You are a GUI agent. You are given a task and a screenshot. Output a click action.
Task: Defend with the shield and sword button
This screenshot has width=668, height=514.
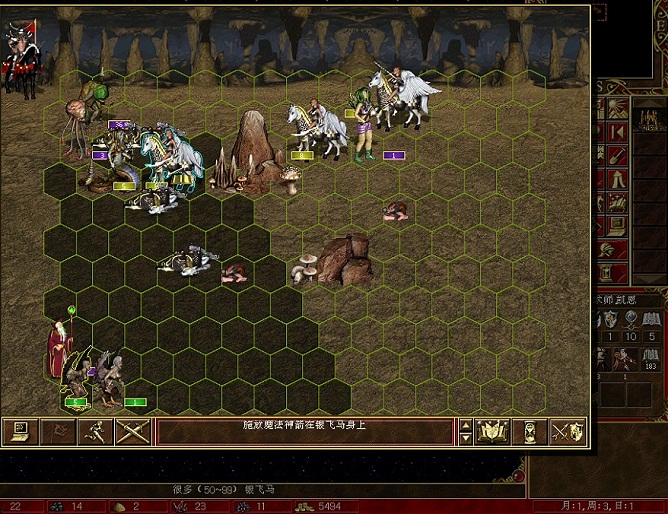pos(569,431)
